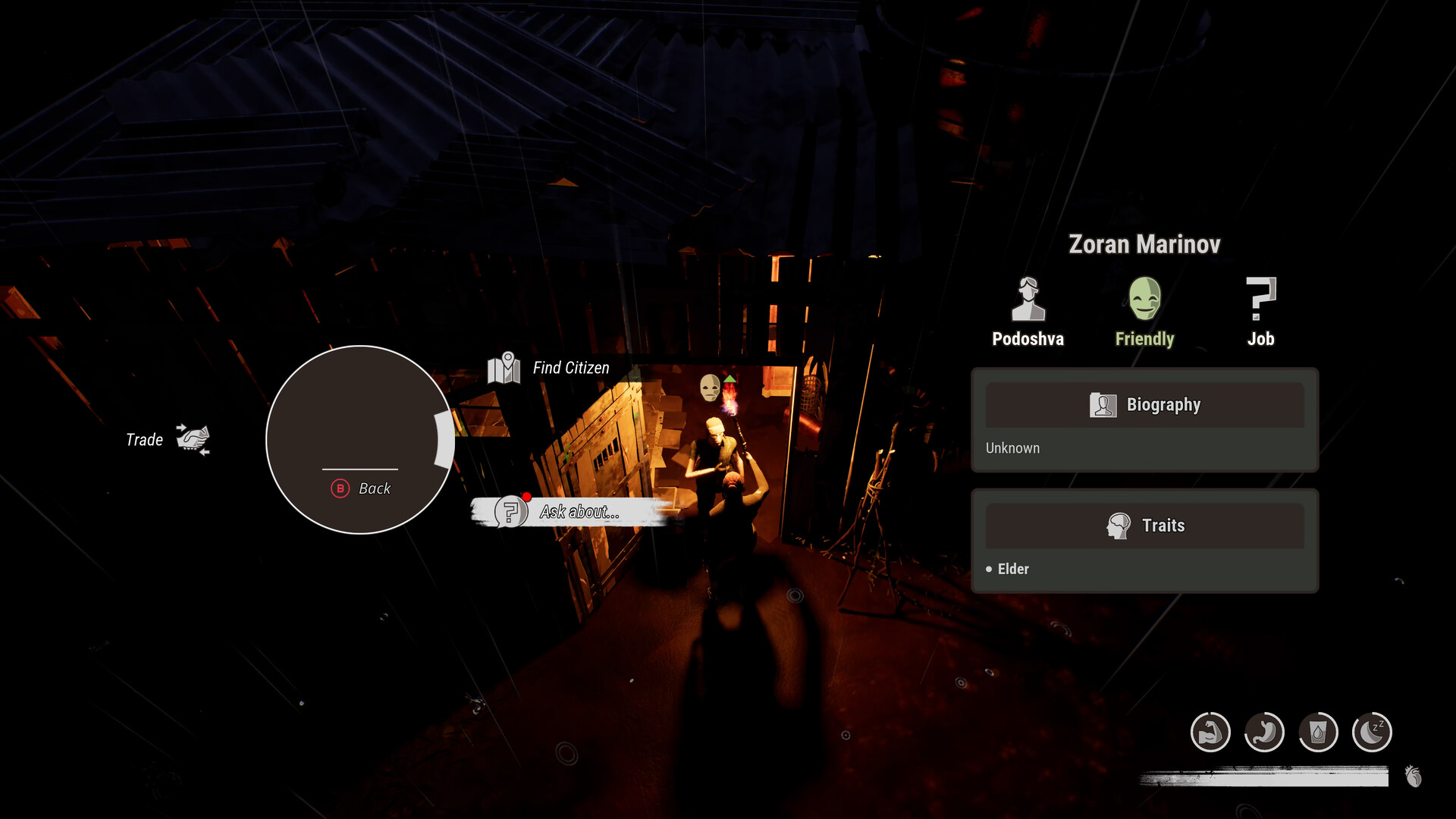
Task: Click the unknown Job question mark icon
Action: (1260, 299)
